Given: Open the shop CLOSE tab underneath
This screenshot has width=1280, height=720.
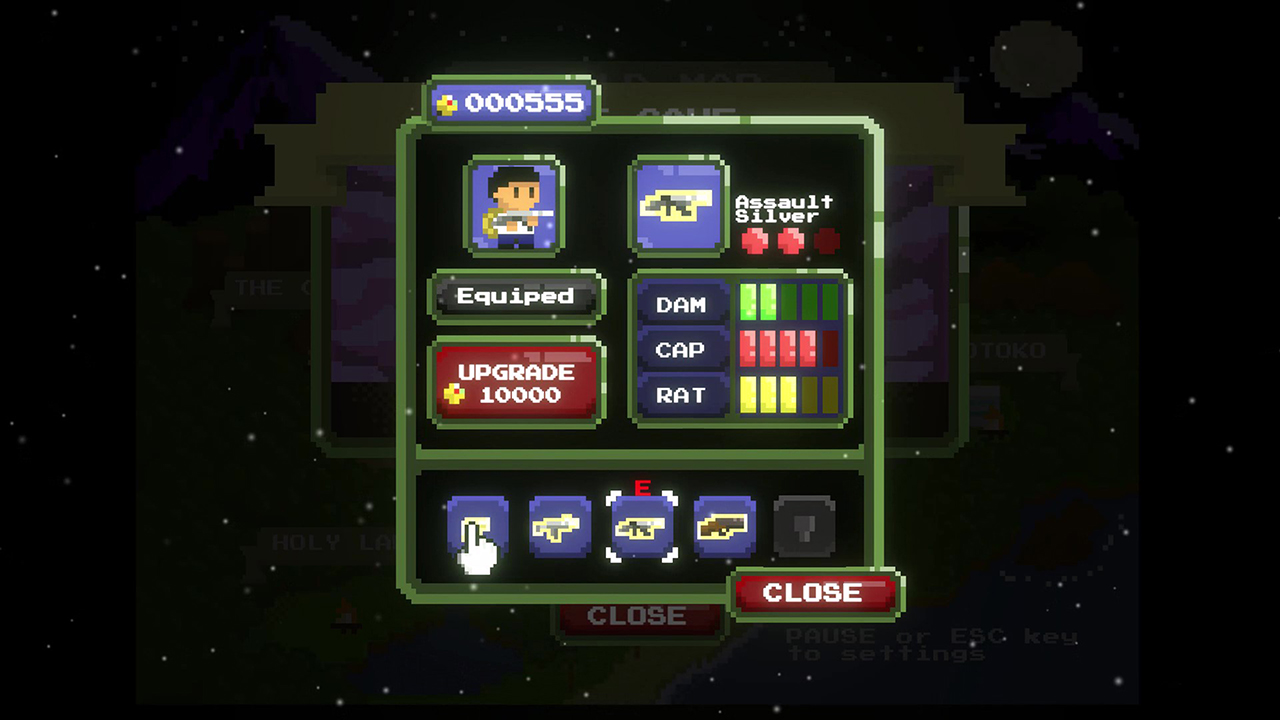Looking at the screenshot, I should tap(638, 613).
